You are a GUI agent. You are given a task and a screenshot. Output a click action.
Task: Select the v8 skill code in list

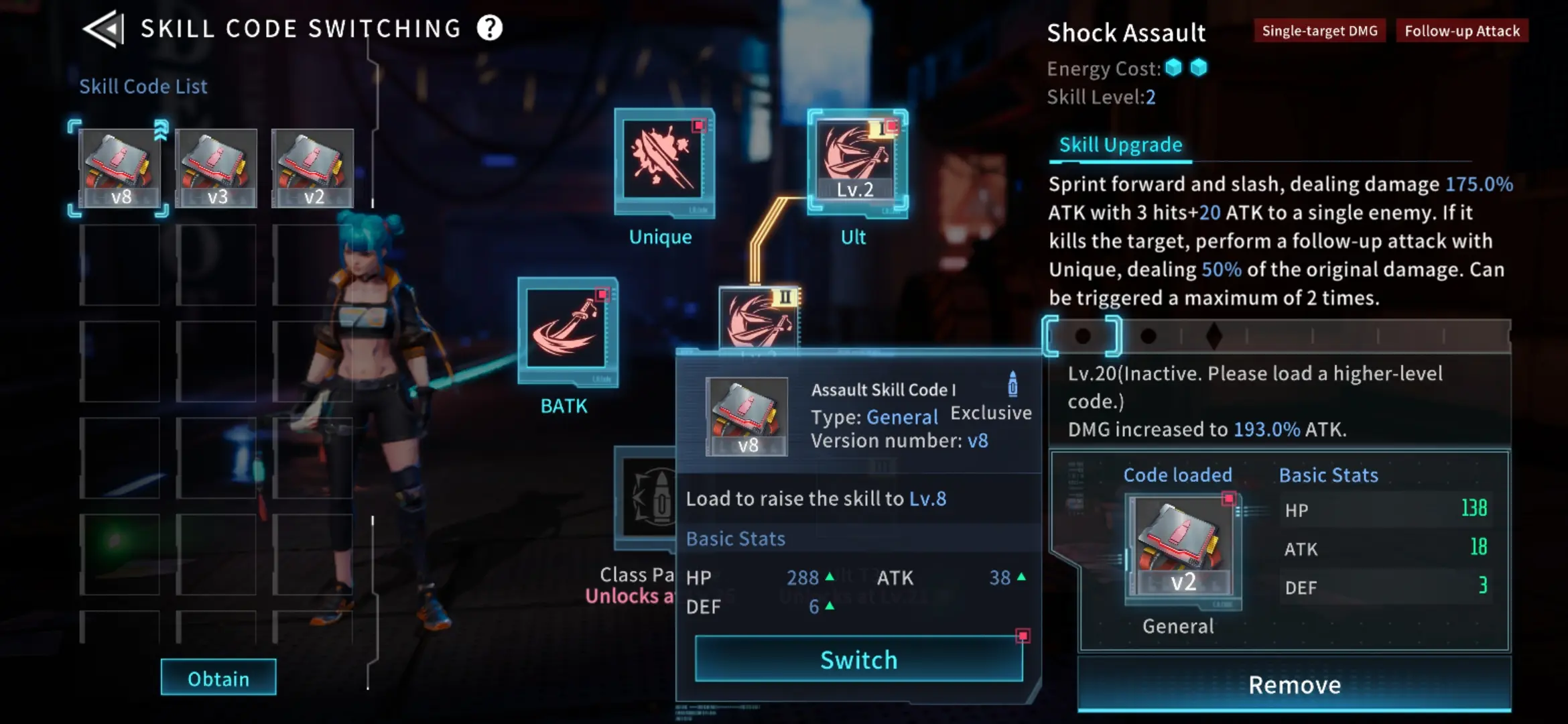120,169
